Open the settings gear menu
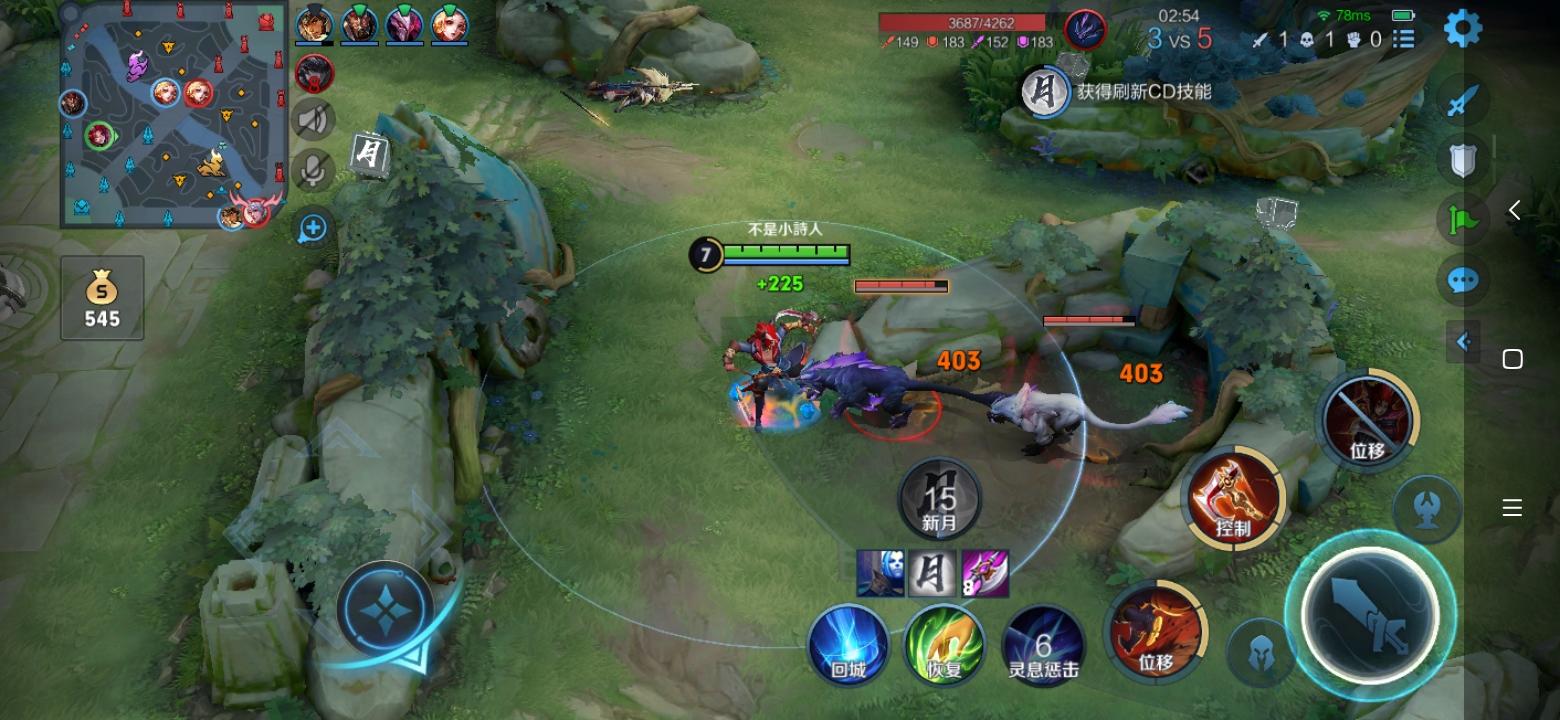Screen dimensions: 1560x720 pyautogui.click(x=1462, y=27)
